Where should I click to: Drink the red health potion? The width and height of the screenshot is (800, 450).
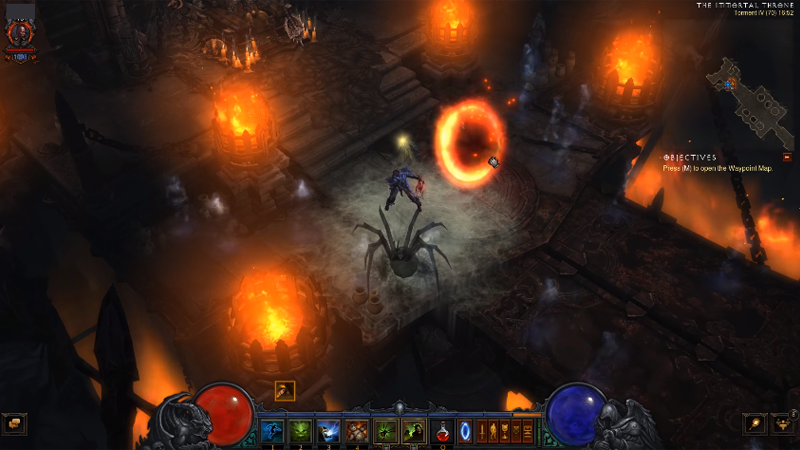442,431
